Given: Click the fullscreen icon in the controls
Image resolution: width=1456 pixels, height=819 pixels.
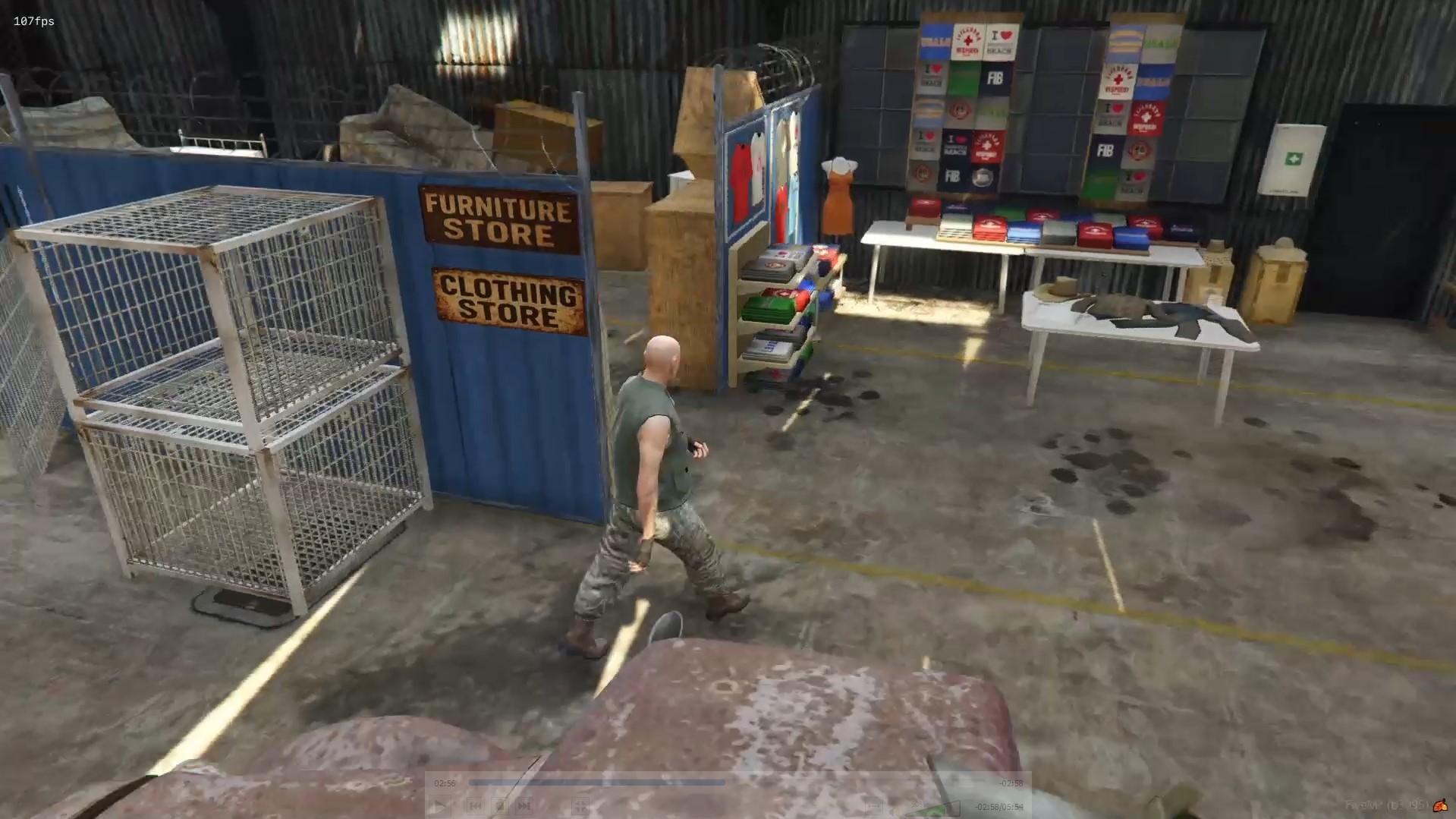Looking at the screenshot, I should pyautogui.click(x=580, y=807).
